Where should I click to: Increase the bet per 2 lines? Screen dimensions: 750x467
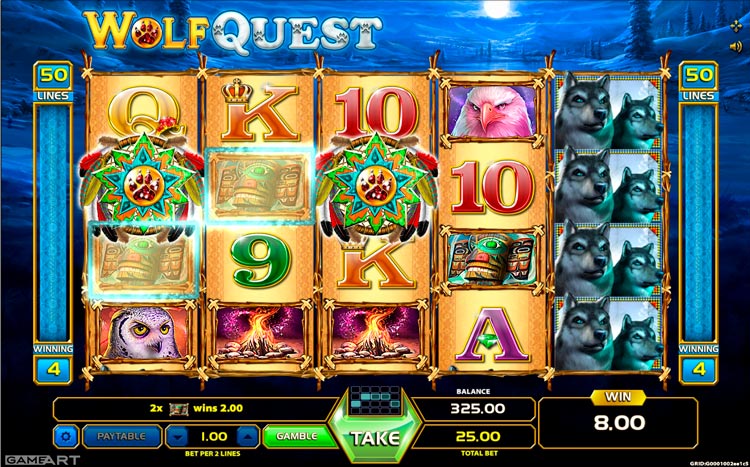pos(249,437)
